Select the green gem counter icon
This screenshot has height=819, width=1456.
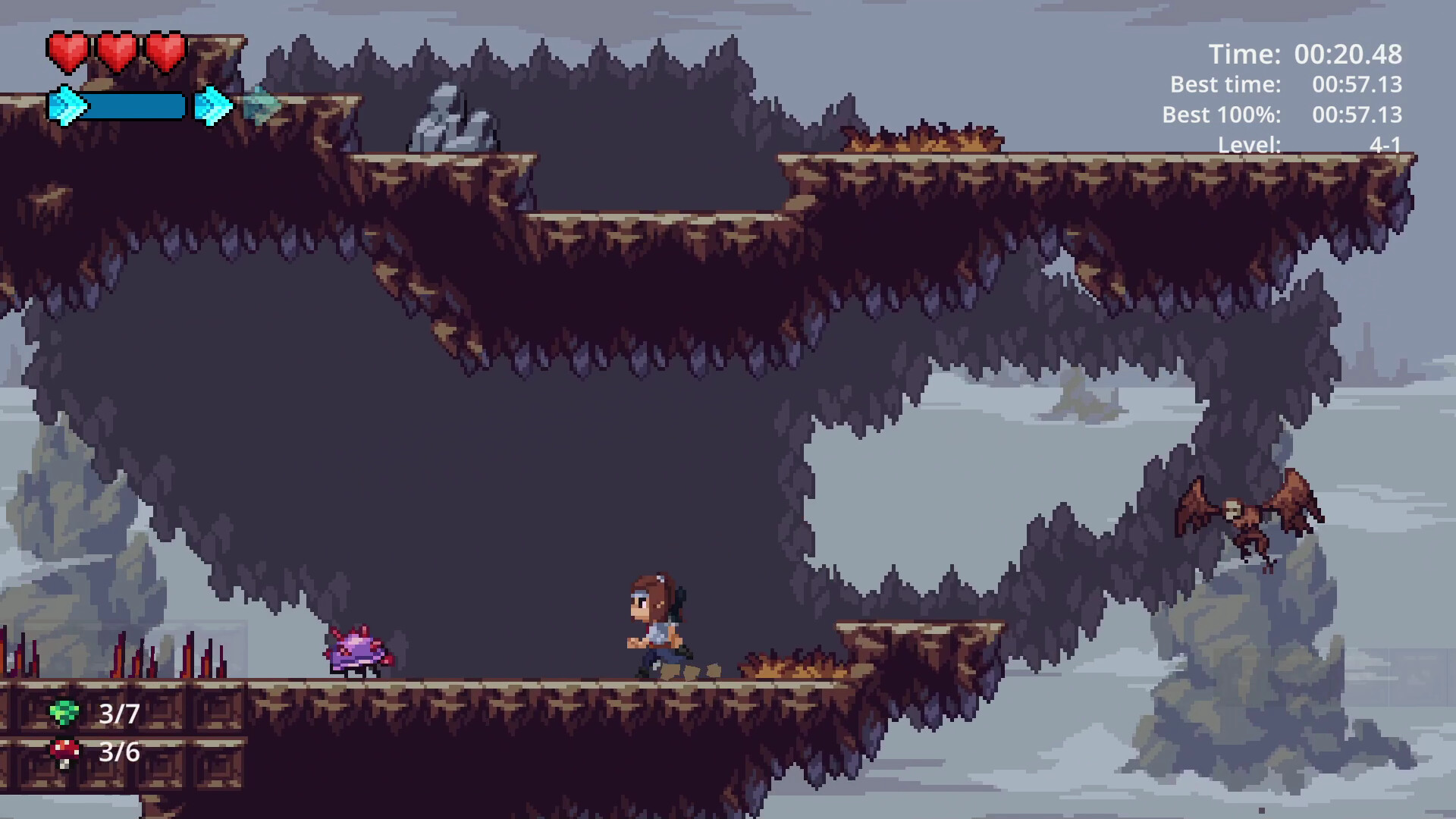(x=64, y=711)
